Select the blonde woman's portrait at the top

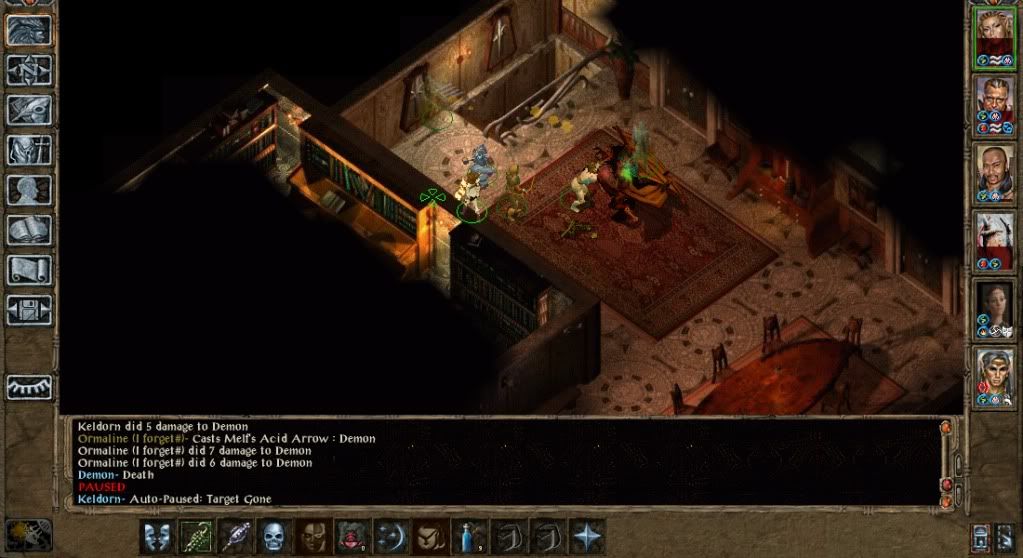tap(995, 38)
